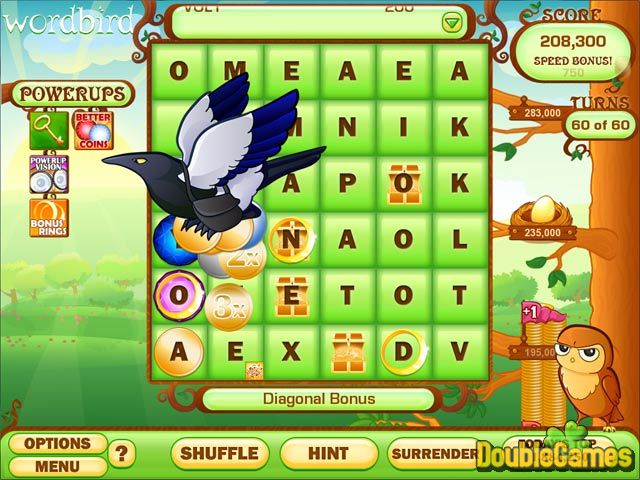Select the letter X tile
This screenshot has width=640, height=480.
point(291,351)
